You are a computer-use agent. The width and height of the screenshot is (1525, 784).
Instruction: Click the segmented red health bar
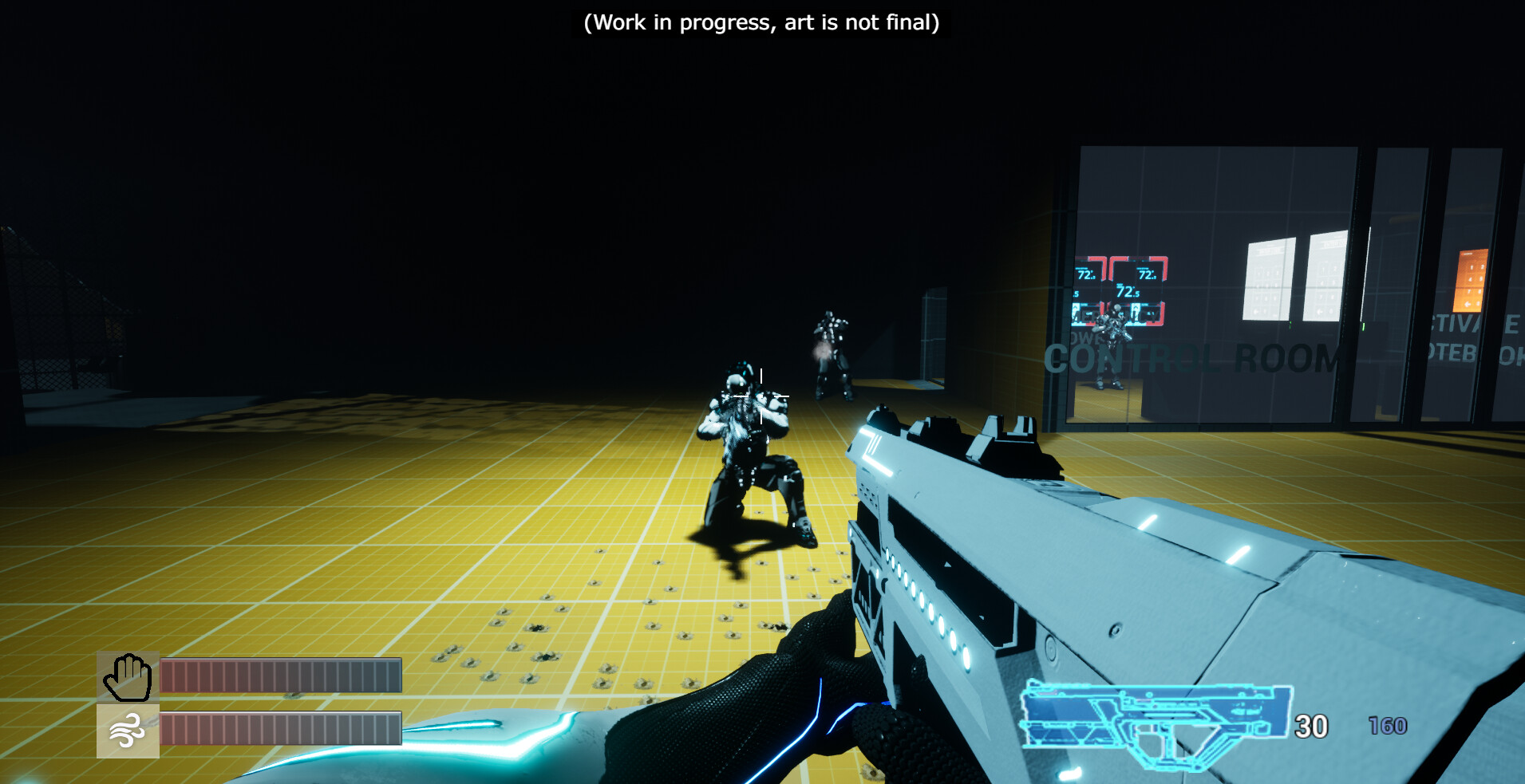[x=278, y=672]
